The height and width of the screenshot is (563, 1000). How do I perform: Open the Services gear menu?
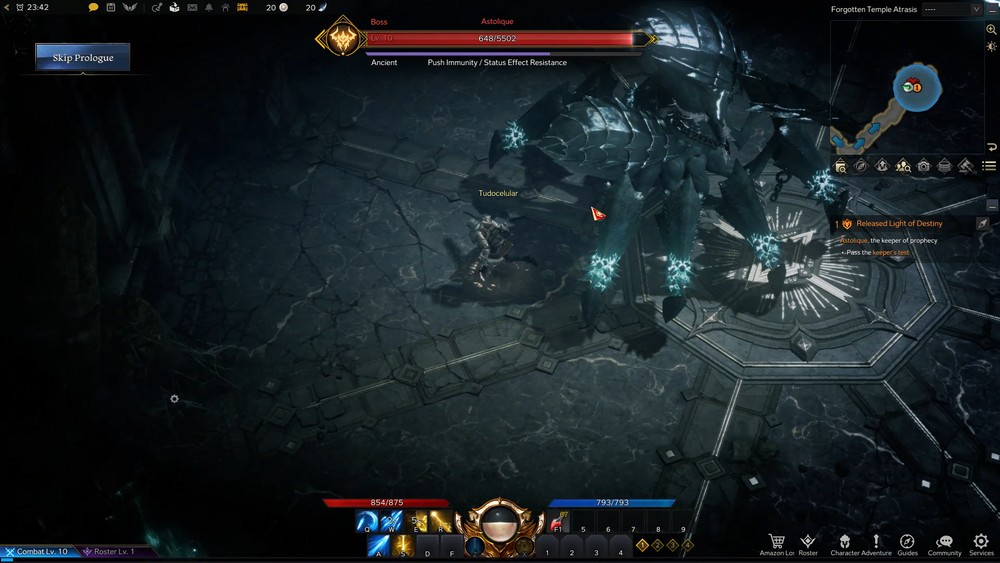(x=981, y=541)
